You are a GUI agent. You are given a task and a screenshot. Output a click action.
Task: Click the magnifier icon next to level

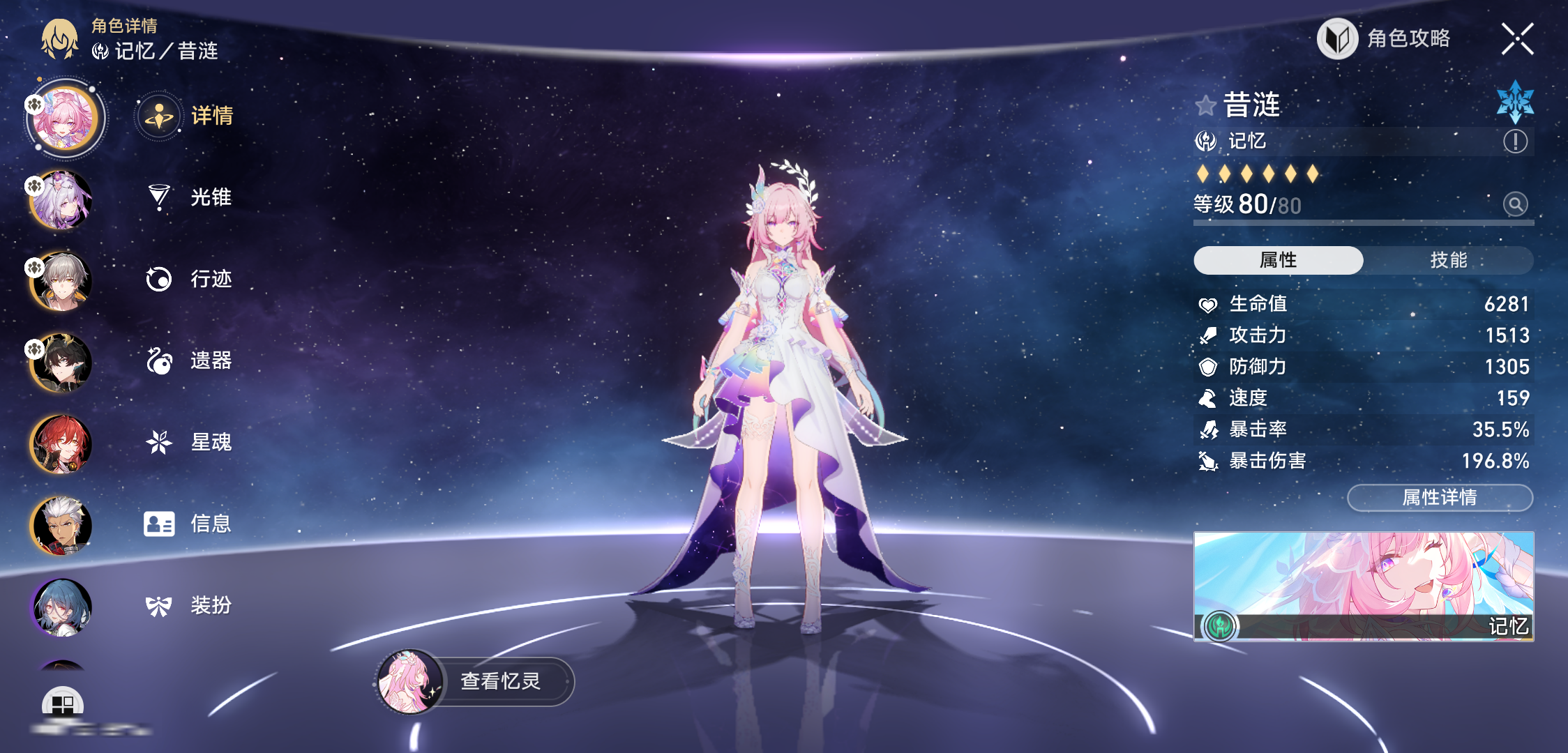point(1515,204)
